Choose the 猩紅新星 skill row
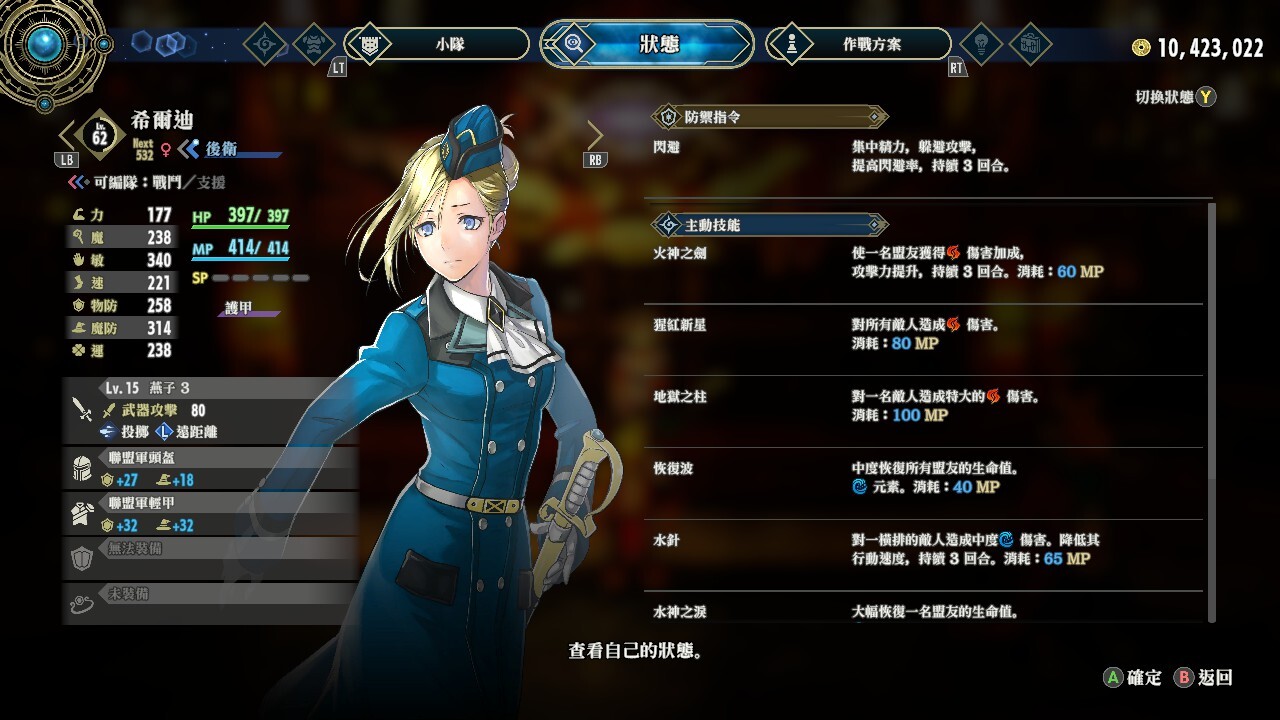 pos(925,335)
